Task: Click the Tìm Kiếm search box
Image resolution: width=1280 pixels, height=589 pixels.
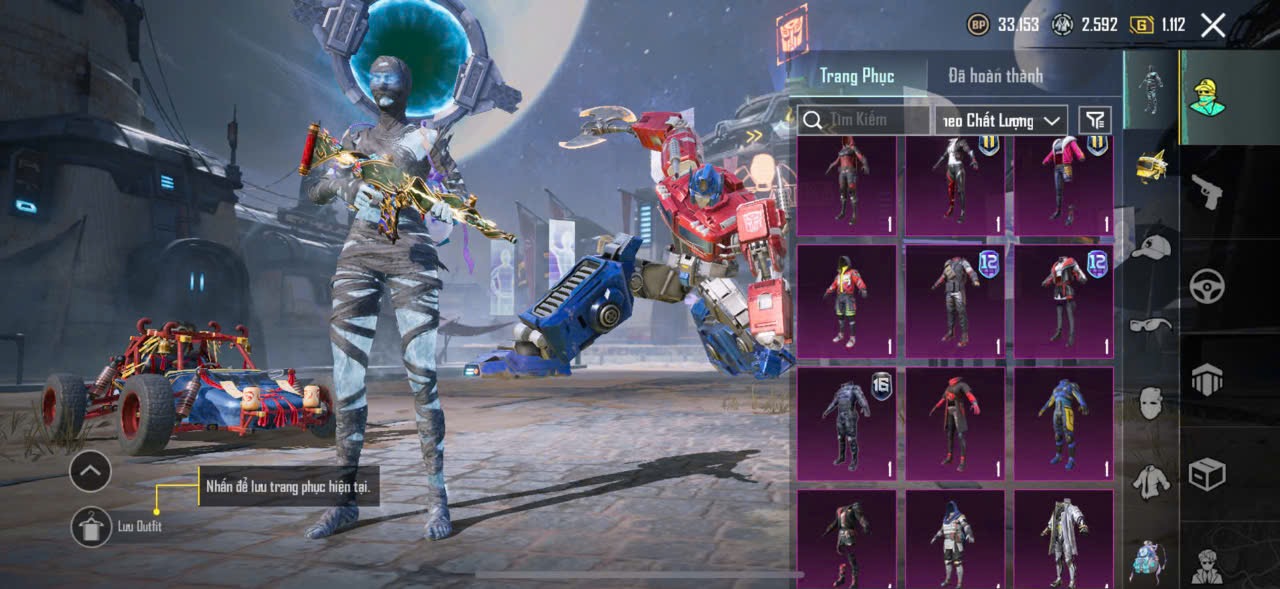Action: [x=865, y=120]
